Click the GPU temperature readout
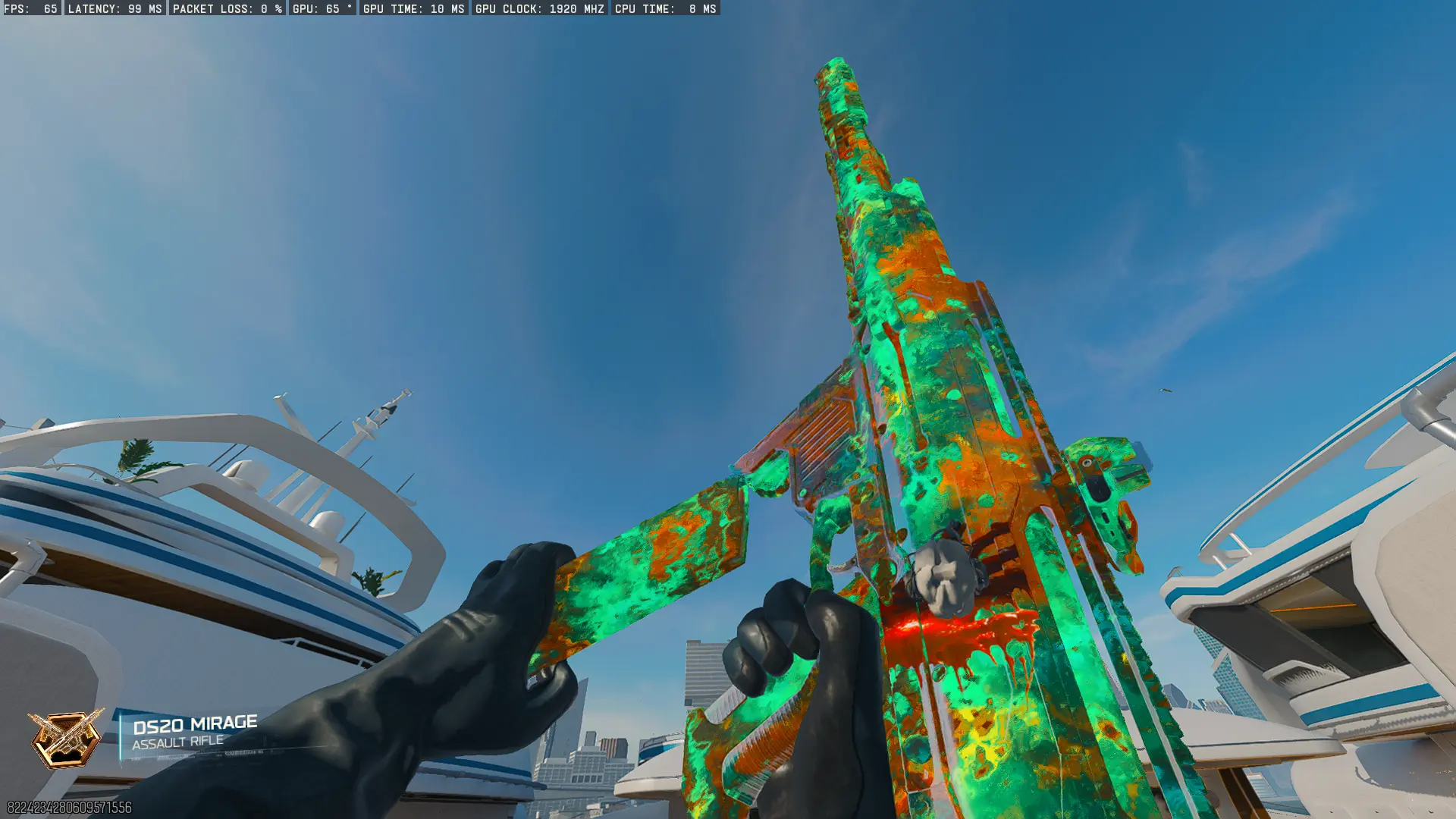 point(322,10)
